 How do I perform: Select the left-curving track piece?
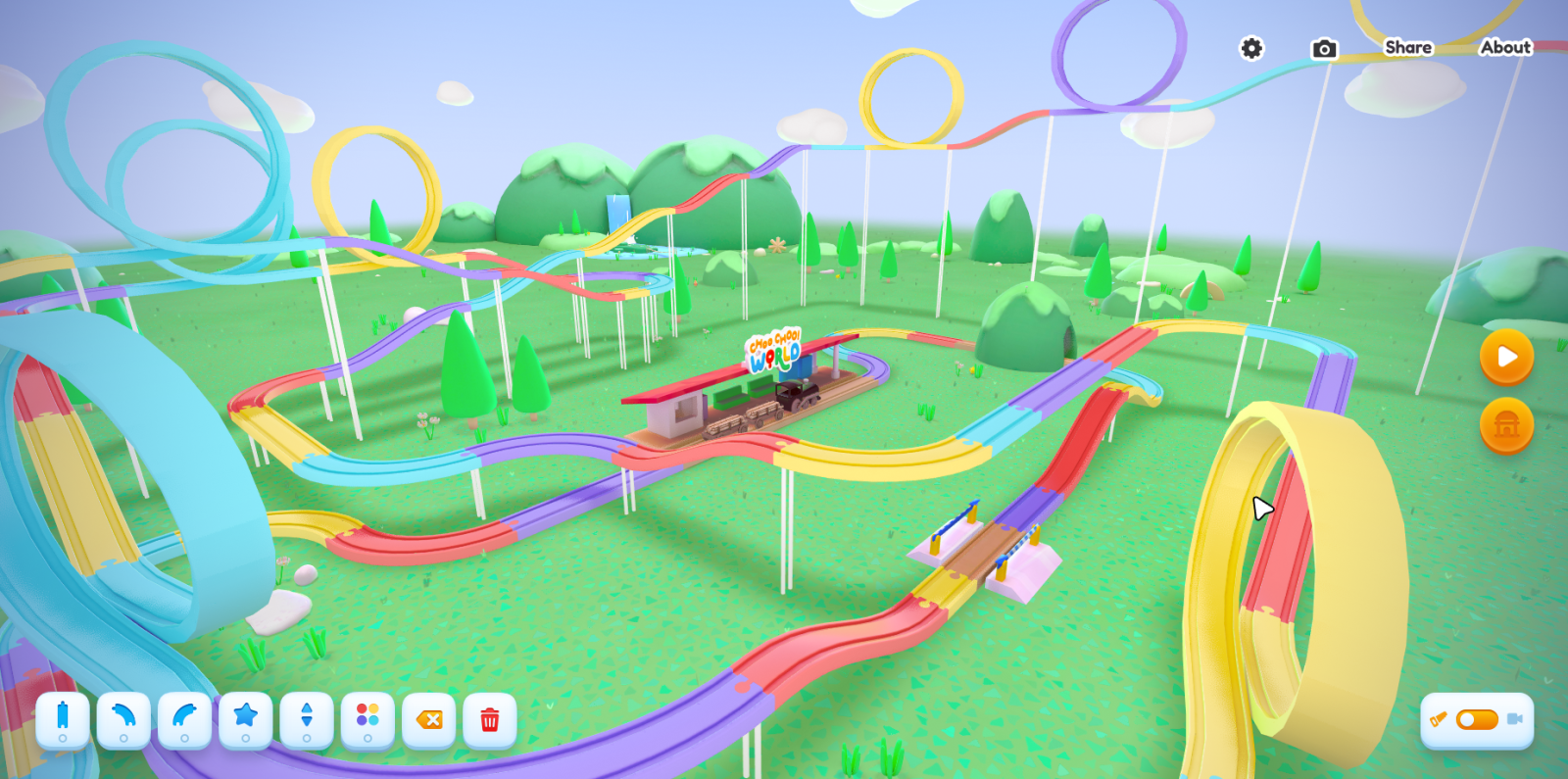click(x=123, y=720)
